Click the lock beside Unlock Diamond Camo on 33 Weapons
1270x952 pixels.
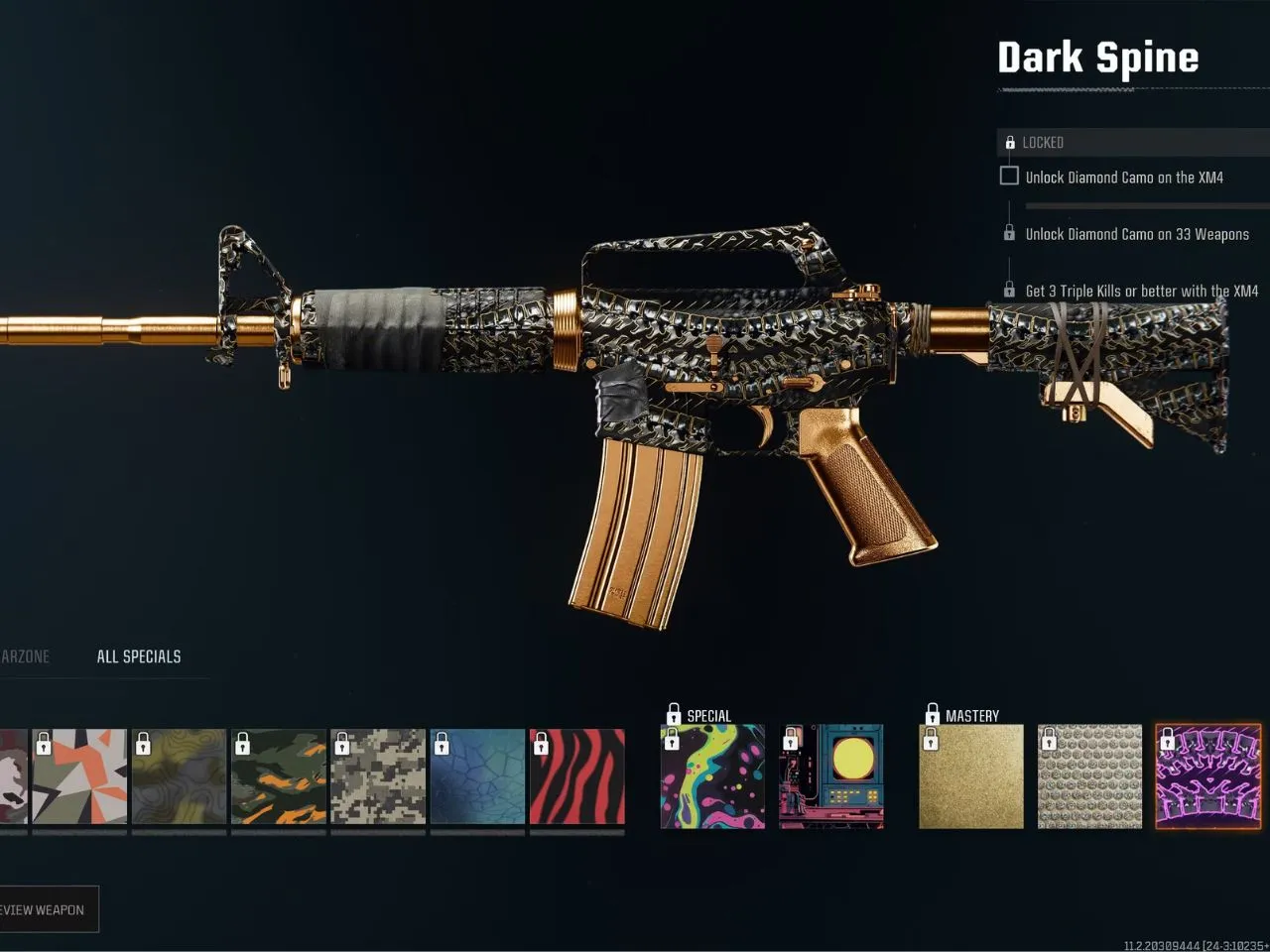coord(1009,231)
